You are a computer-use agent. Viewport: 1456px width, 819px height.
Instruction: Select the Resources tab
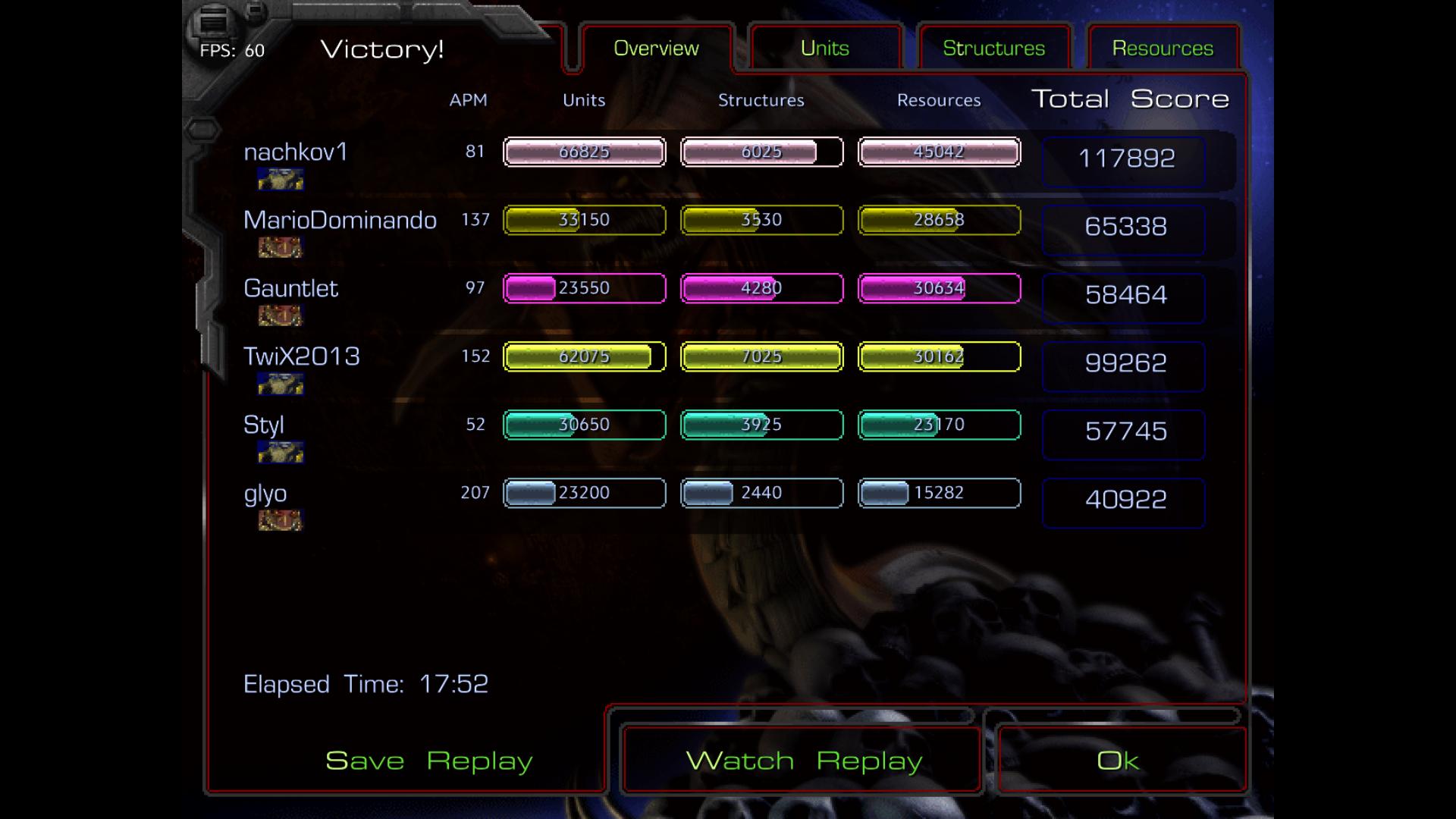click(1163, 49)
